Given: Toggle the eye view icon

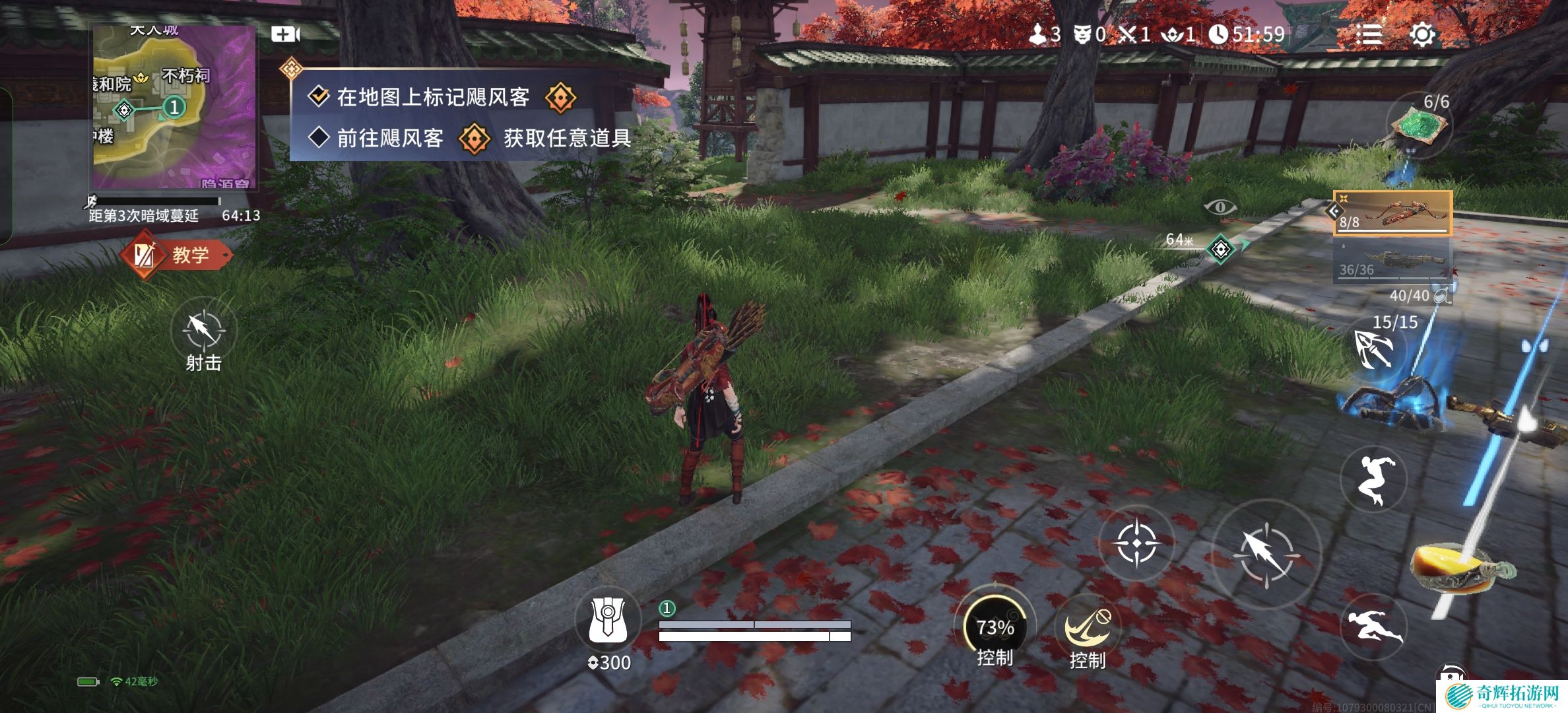Looking at the screenshot, I should 1220,207.
